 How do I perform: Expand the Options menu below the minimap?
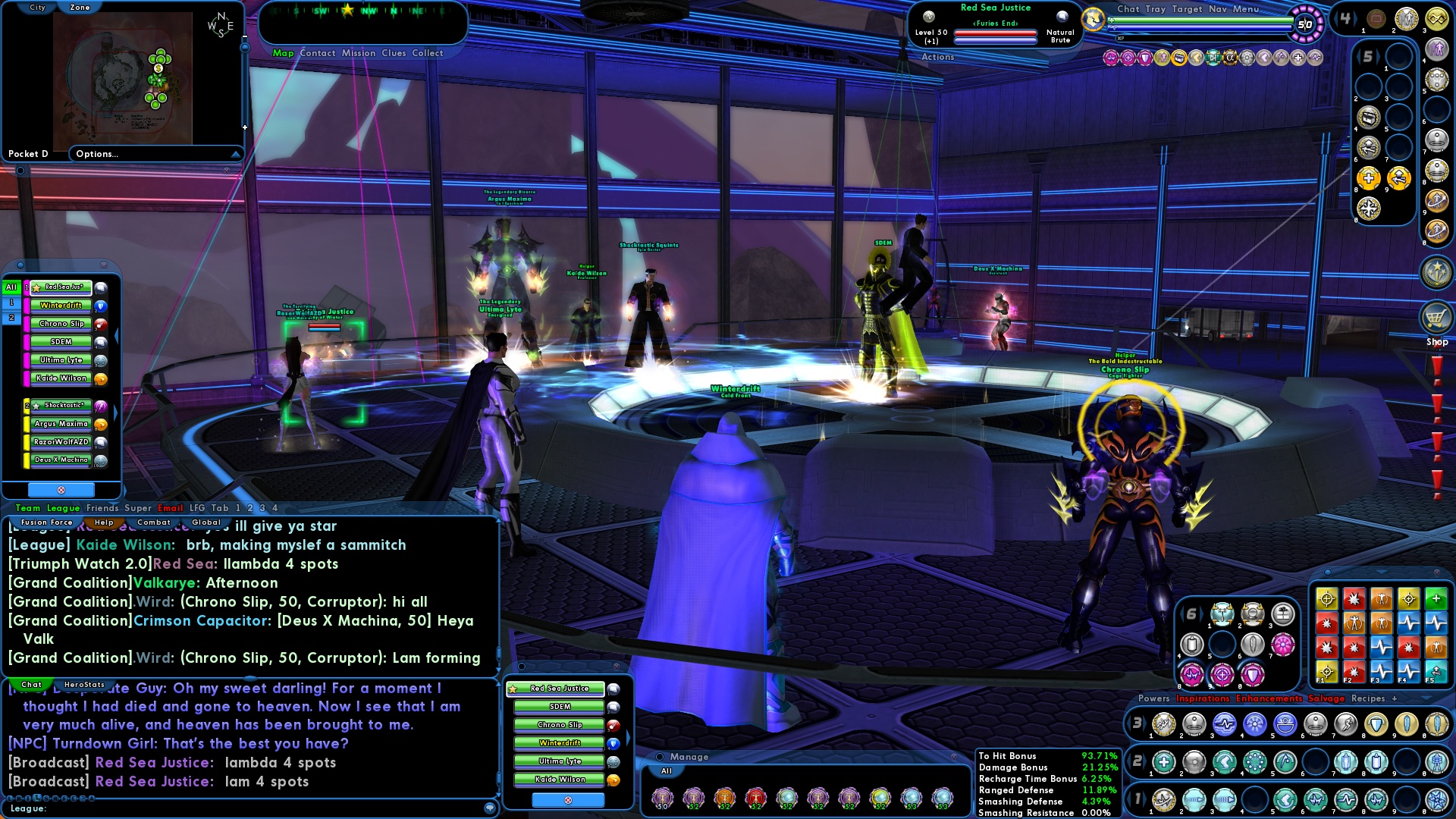tap(96, 154)
